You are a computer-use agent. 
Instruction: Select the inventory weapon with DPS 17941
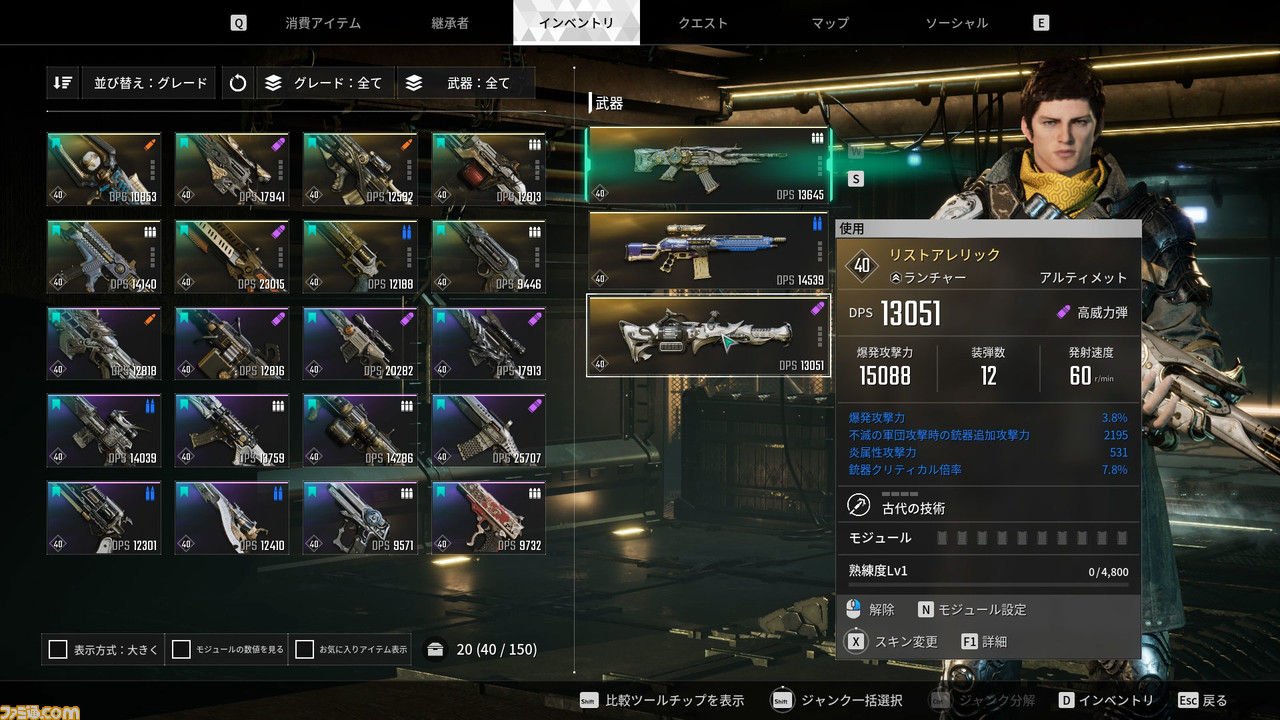point(232,170)
